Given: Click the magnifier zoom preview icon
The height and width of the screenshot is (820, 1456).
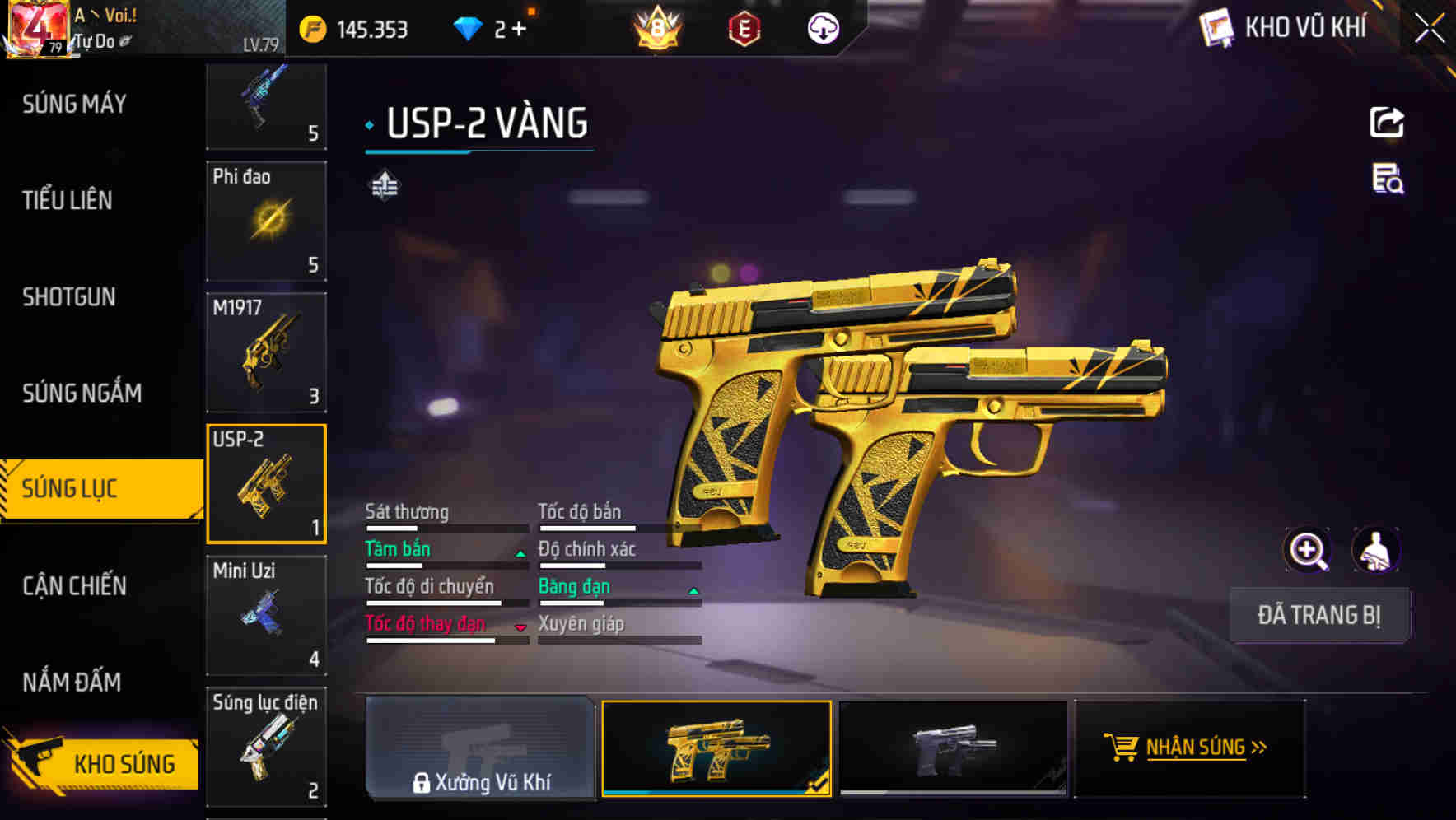Looking at the screenshot, I should [x=1308, y=549].
